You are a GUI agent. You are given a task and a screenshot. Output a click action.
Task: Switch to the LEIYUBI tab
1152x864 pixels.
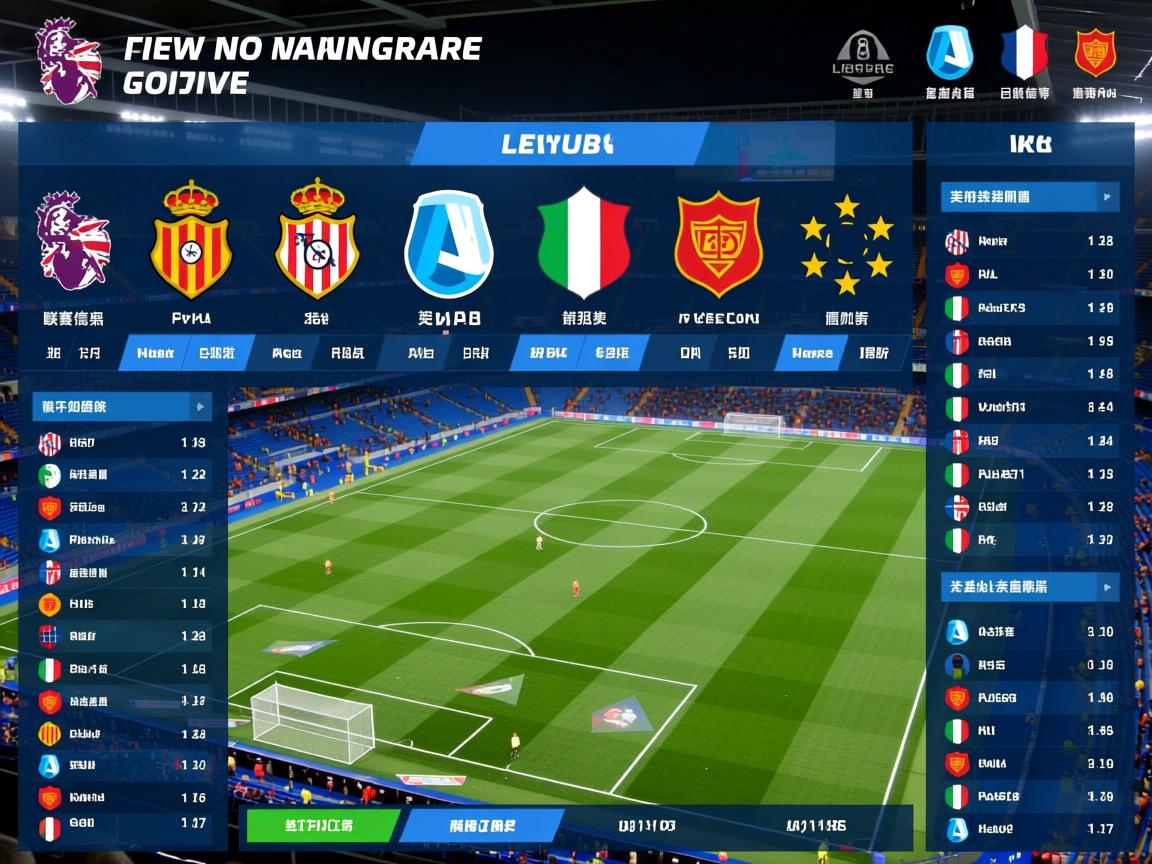coord(558,144)
